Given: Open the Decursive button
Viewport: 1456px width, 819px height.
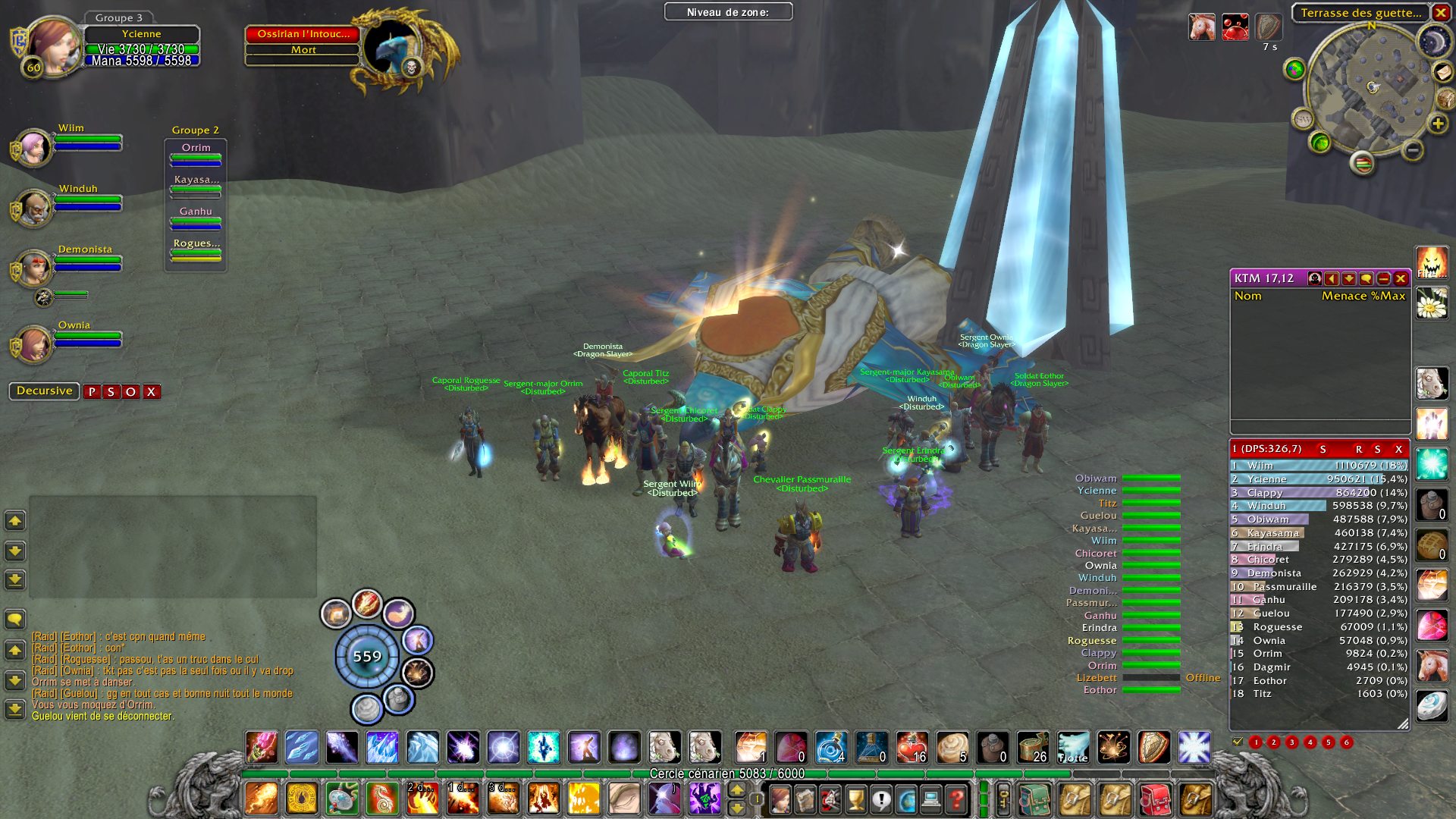Looking at the screenshot, I should [x=45, y=391].
